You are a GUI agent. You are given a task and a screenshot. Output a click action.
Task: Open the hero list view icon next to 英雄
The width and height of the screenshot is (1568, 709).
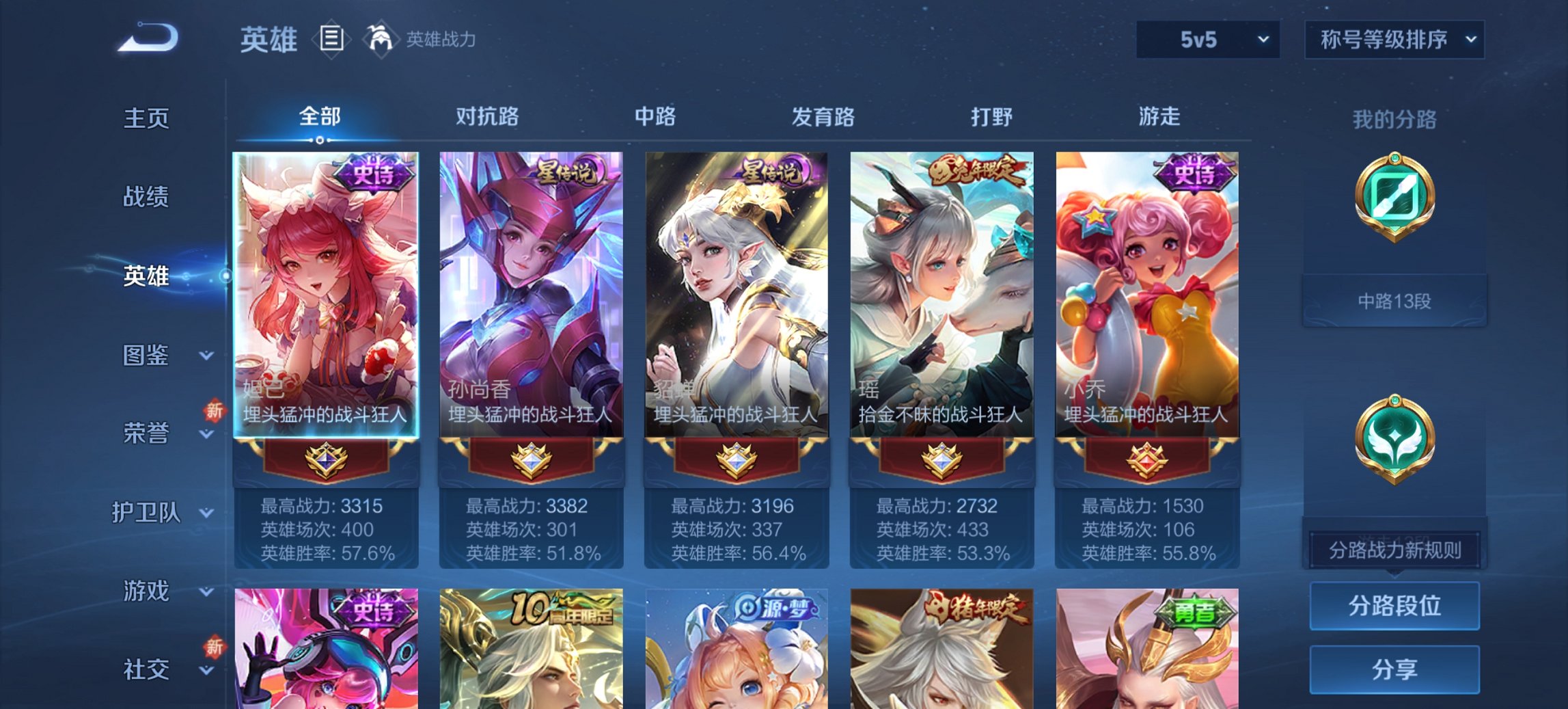[331, 40]
